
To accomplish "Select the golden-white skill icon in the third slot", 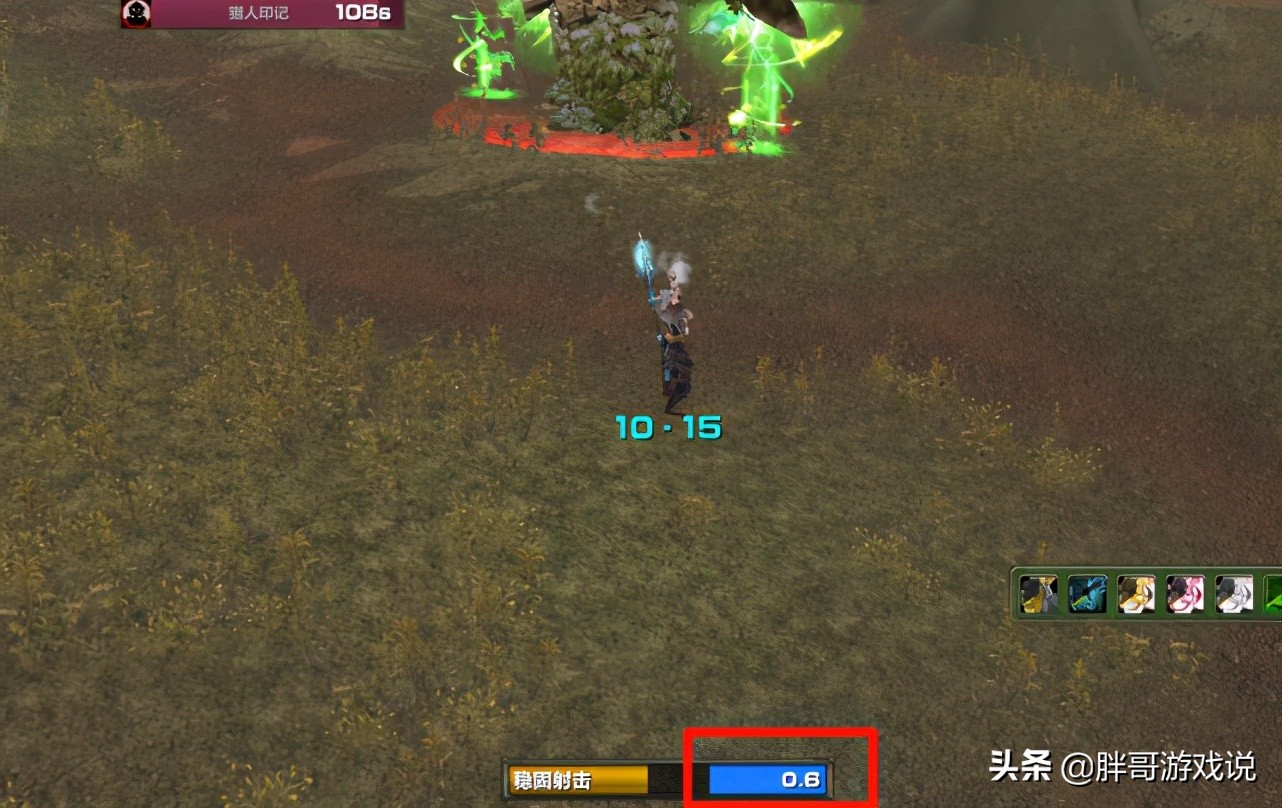I will click(x=1135, y=594).
